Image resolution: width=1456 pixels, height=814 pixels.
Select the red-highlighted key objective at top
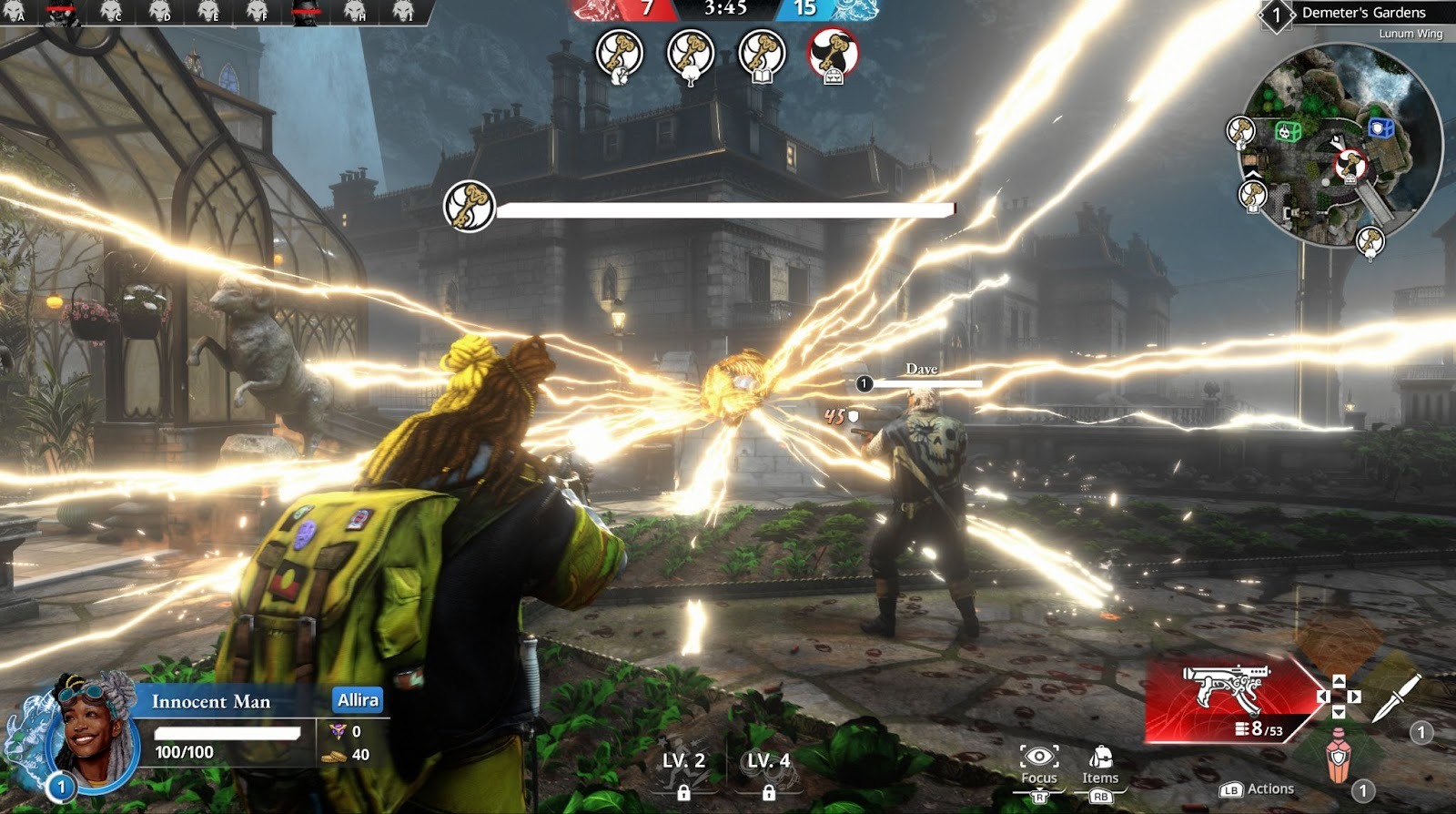click(833, 55)
